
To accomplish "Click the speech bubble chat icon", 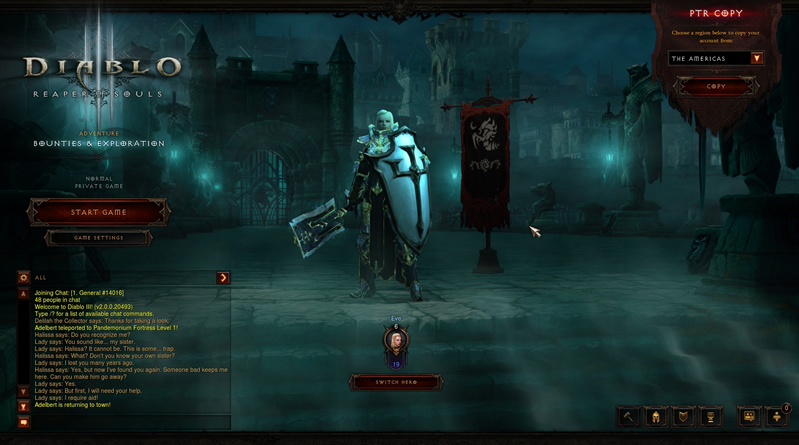I will pyautogui.click(x=24, y=423).
